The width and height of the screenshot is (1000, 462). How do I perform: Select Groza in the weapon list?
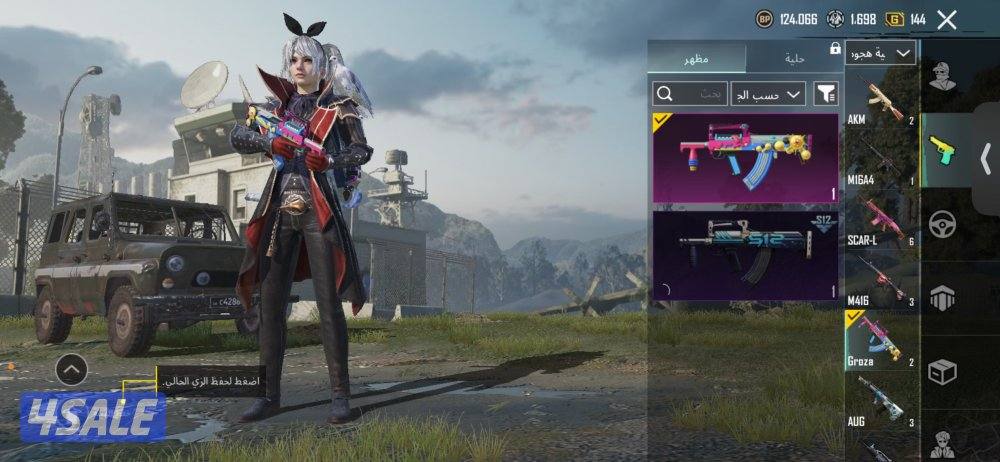click(881, 340)
